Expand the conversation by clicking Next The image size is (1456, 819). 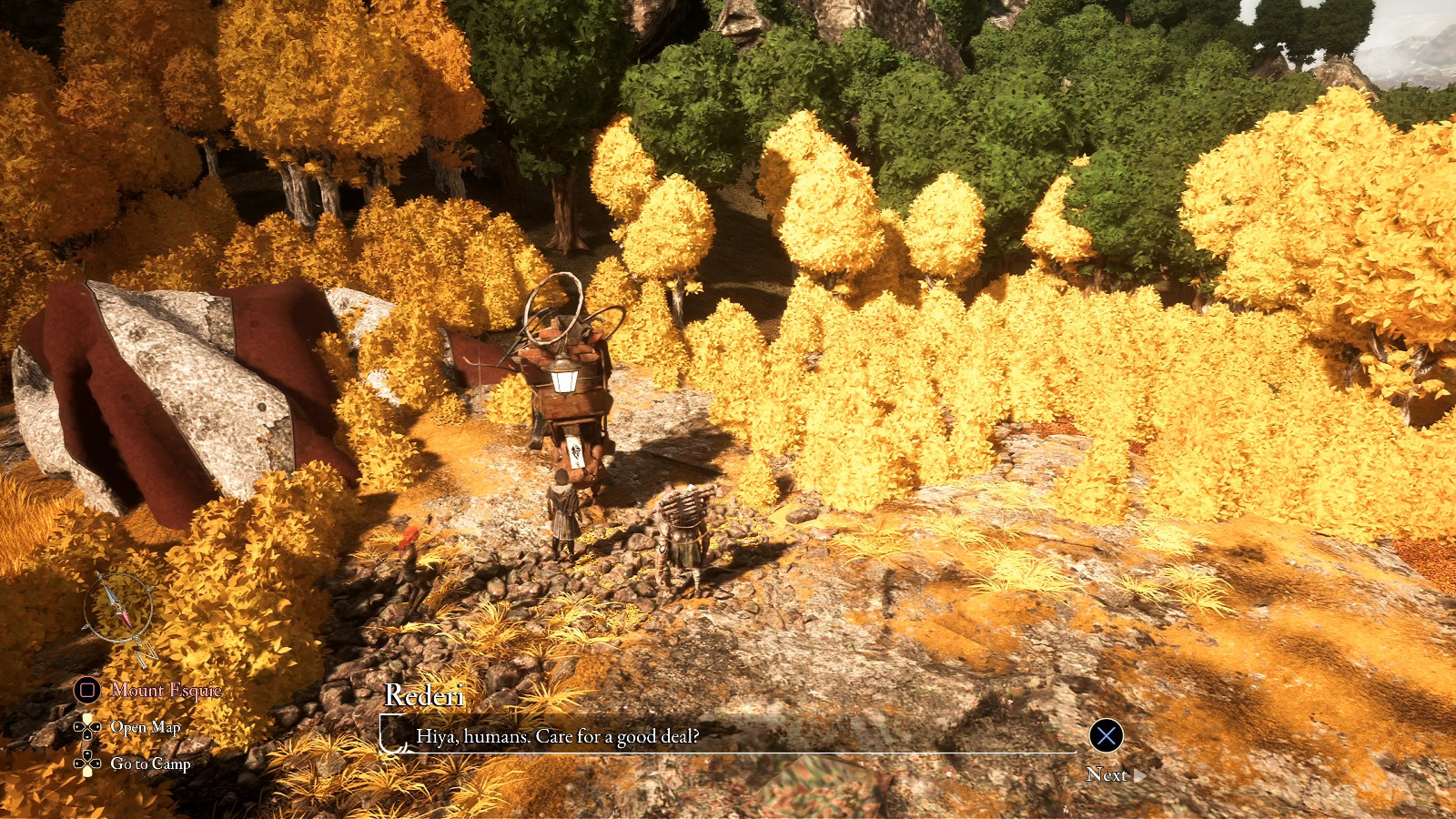pos(1112,775)
